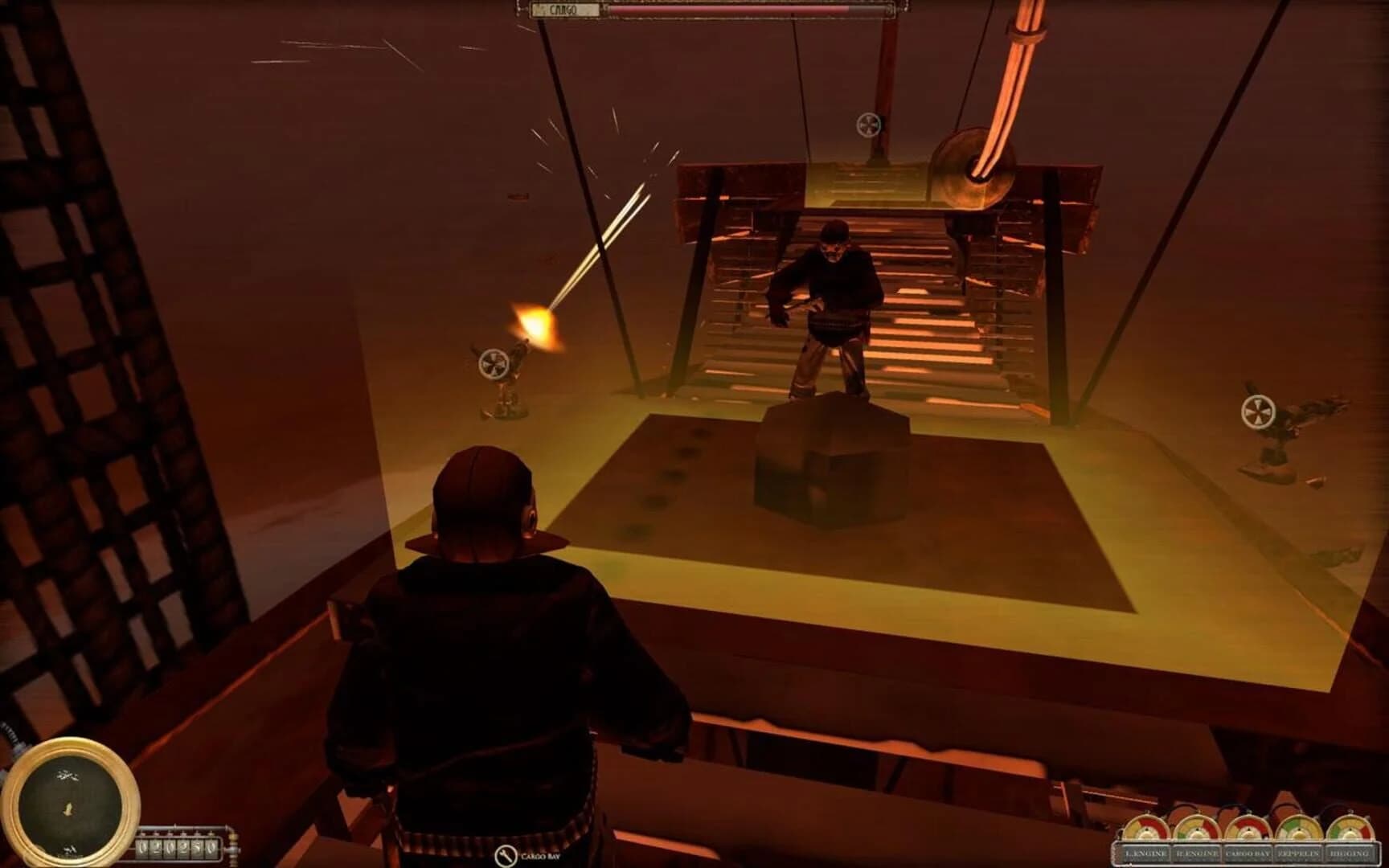Select the CARGO label tab at top
The height and width of the screenshot is (868, 1389).
click(563, 9)
